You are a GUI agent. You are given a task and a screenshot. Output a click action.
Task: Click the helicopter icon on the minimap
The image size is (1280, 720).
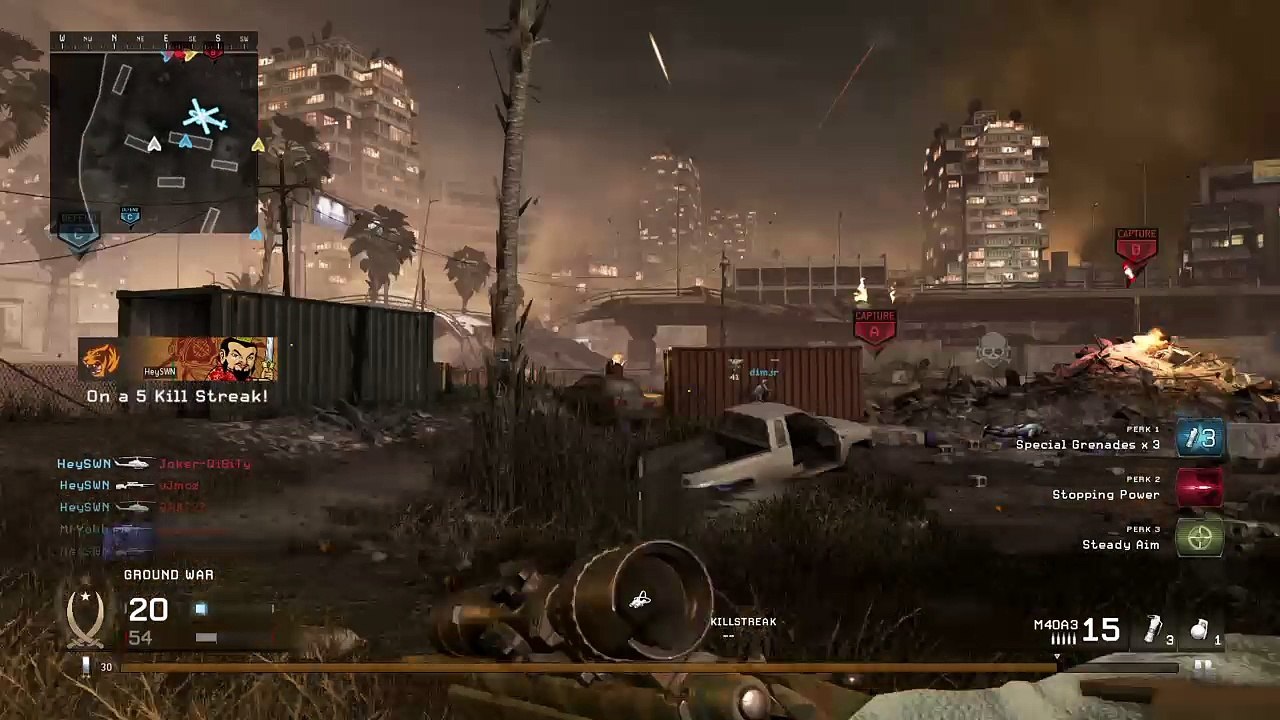pos(205,117)
